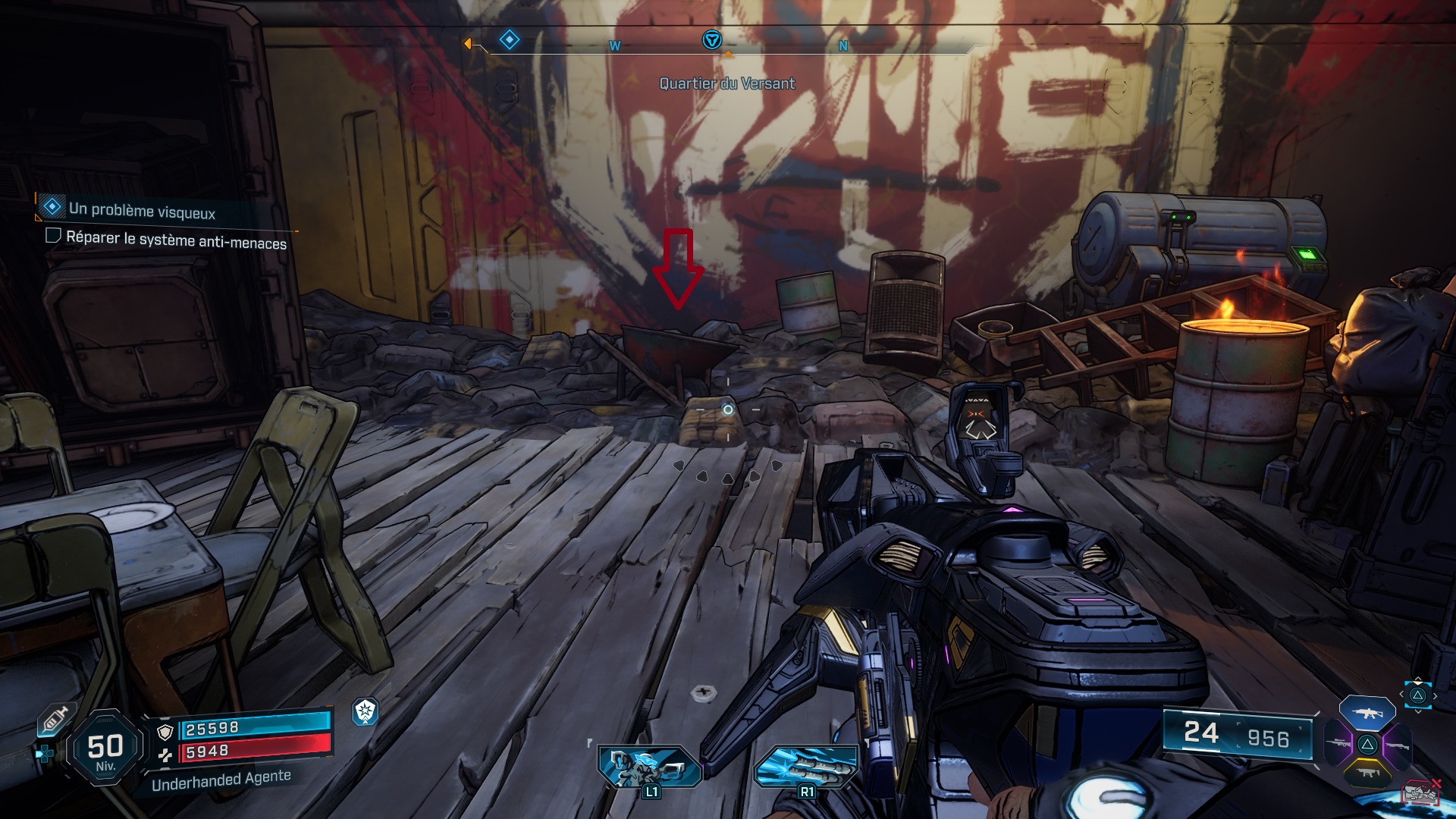Select the blue-framed triangle directional selector icon
This screenshot has height=819, width=1456.
click(1417, 695)
